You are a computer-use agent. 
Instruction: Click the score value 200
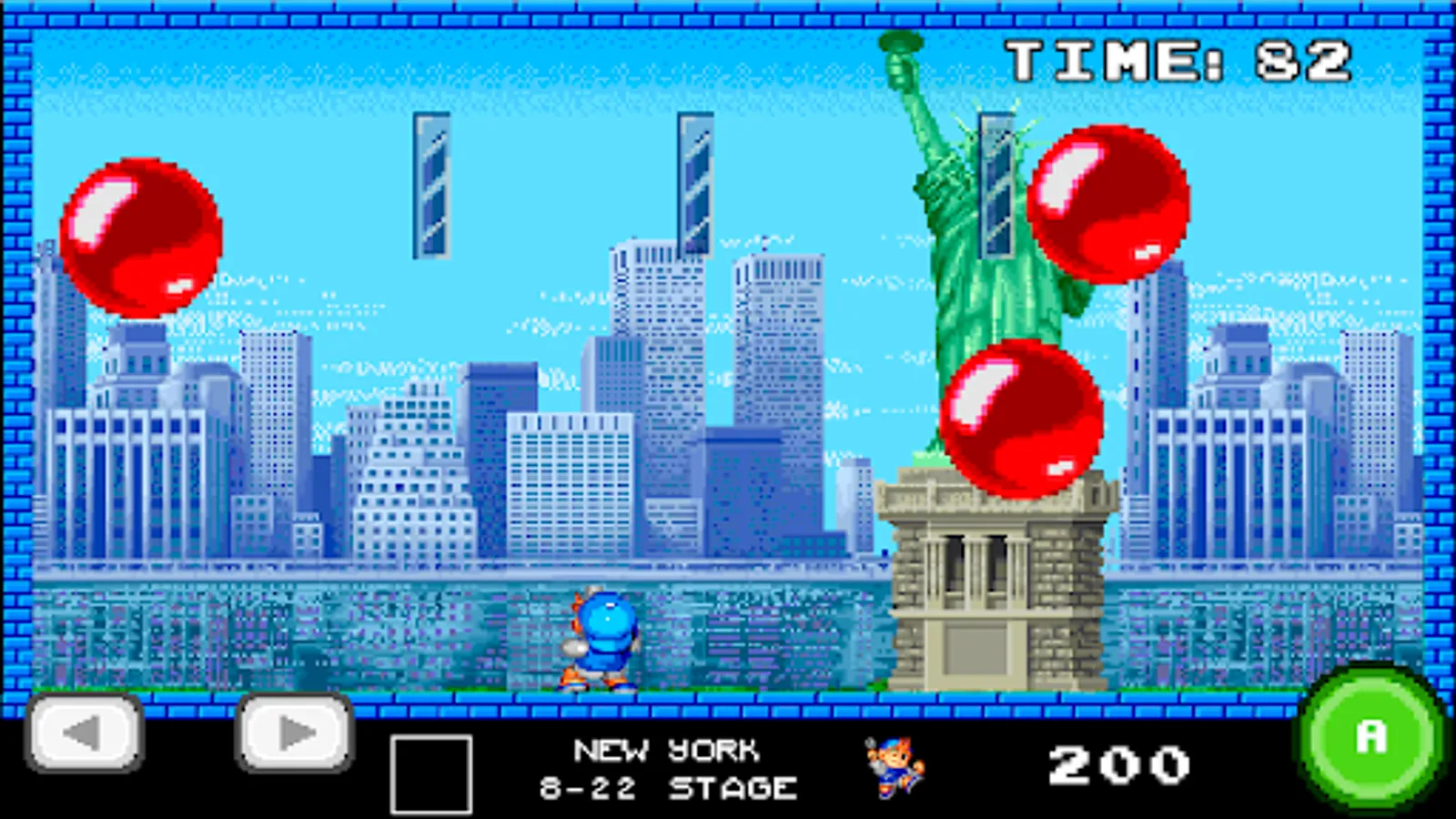click(1121, 763)
